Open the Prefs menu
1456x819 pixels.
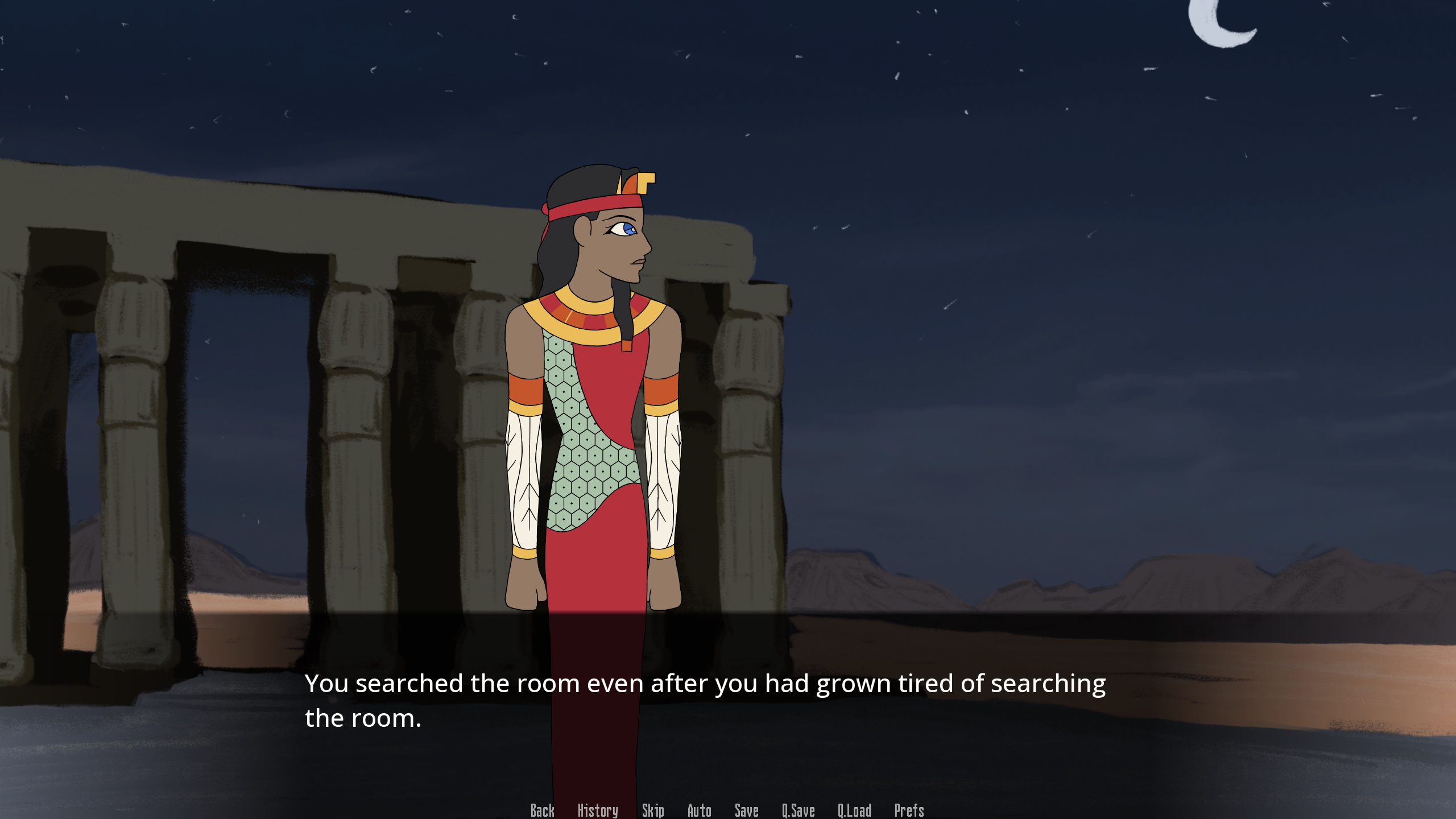pyautogui.click(x=909, y=810)
